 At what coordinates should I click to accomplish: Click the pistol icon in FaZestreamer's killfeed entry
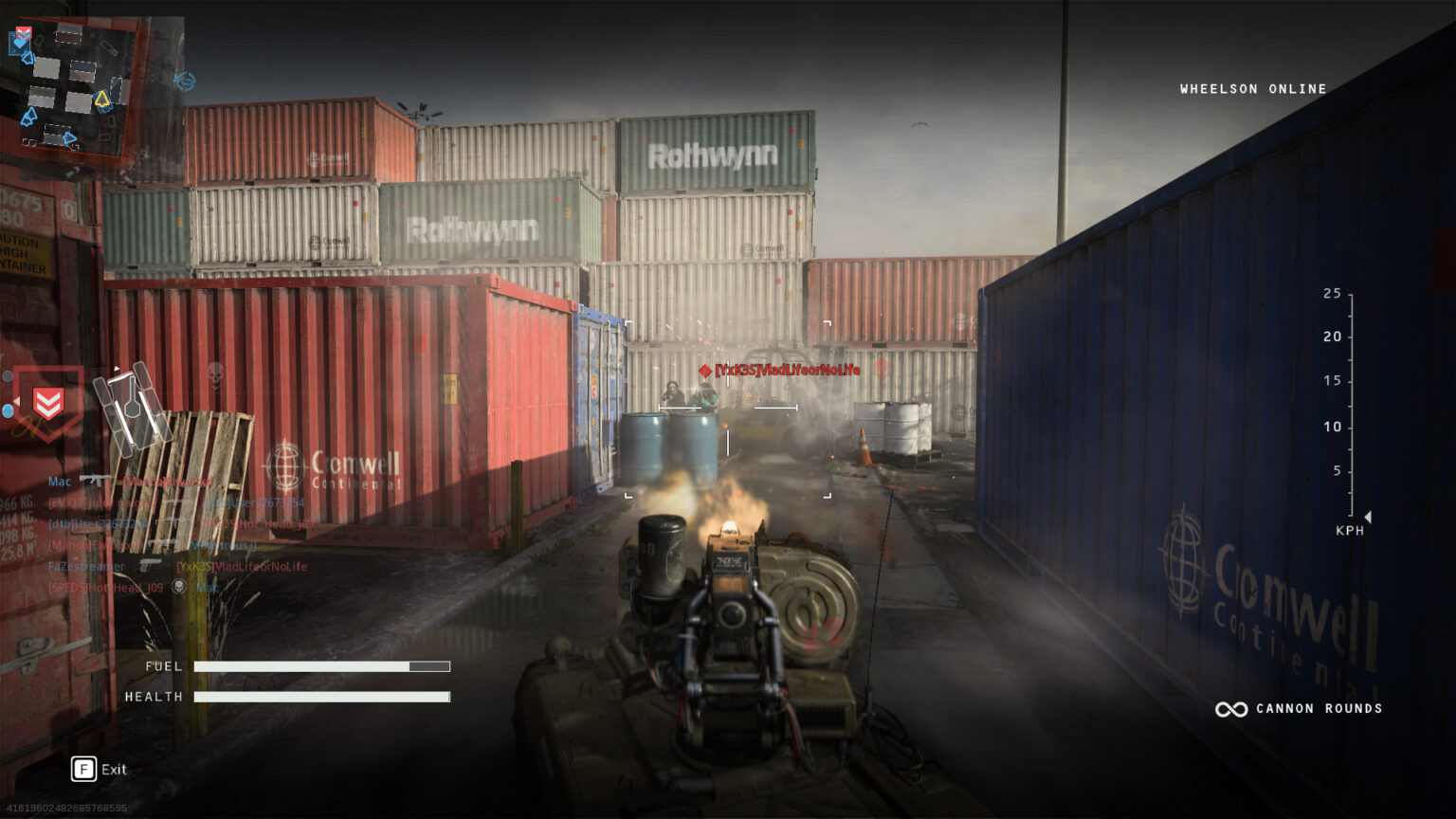(x=148, y=566)
